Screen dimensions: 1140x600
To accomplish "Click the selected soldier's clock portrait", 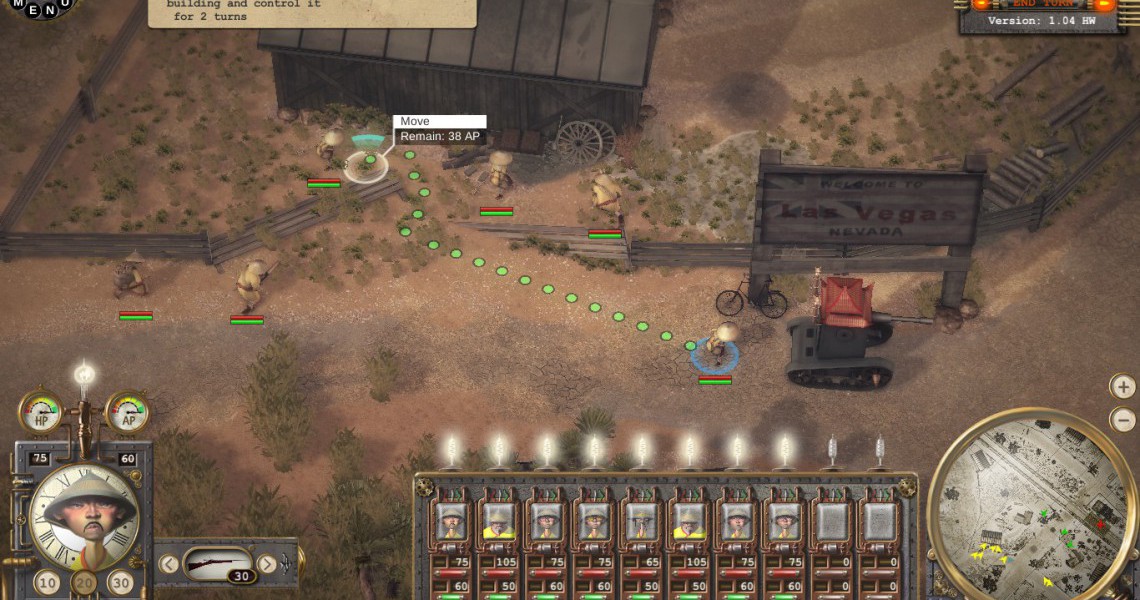I will click(84, 515).
